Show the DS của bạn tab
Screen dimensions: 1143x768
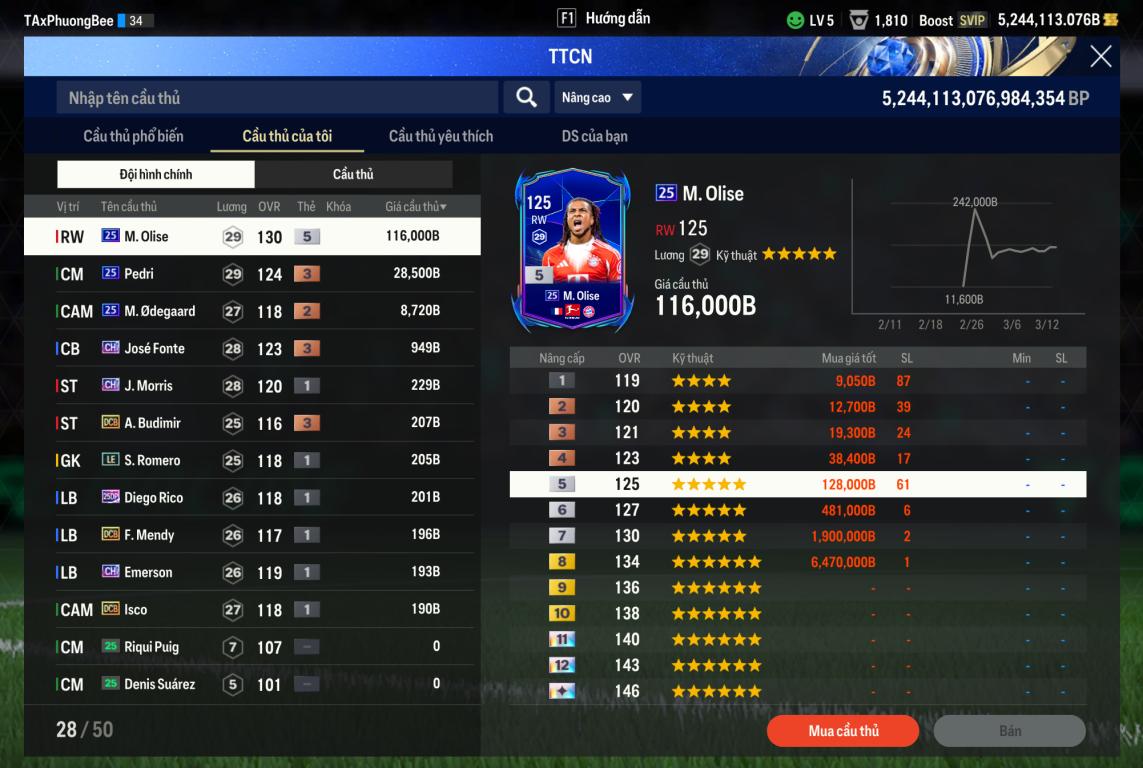pyautogui.click(x=594, y=136)
